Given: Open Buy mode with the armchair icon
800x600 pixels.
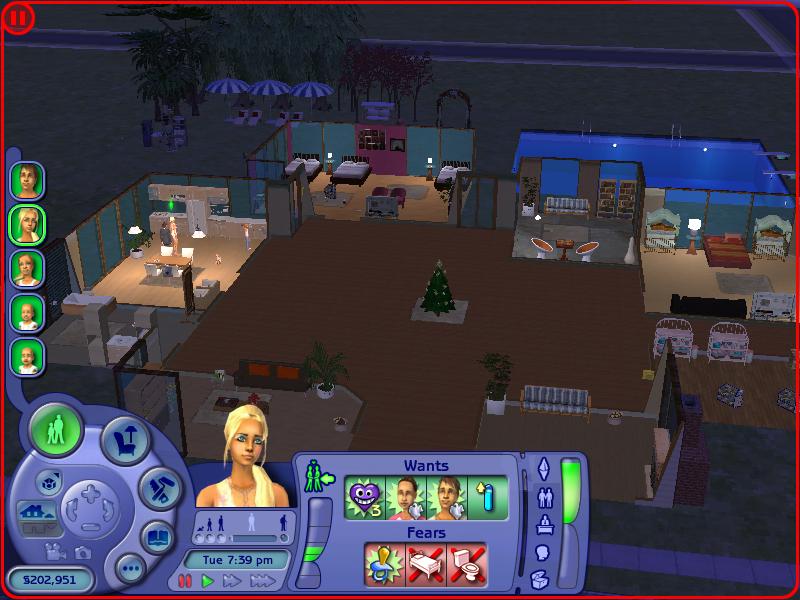Looking at the screenshot, I should click(x=127, y=440).
